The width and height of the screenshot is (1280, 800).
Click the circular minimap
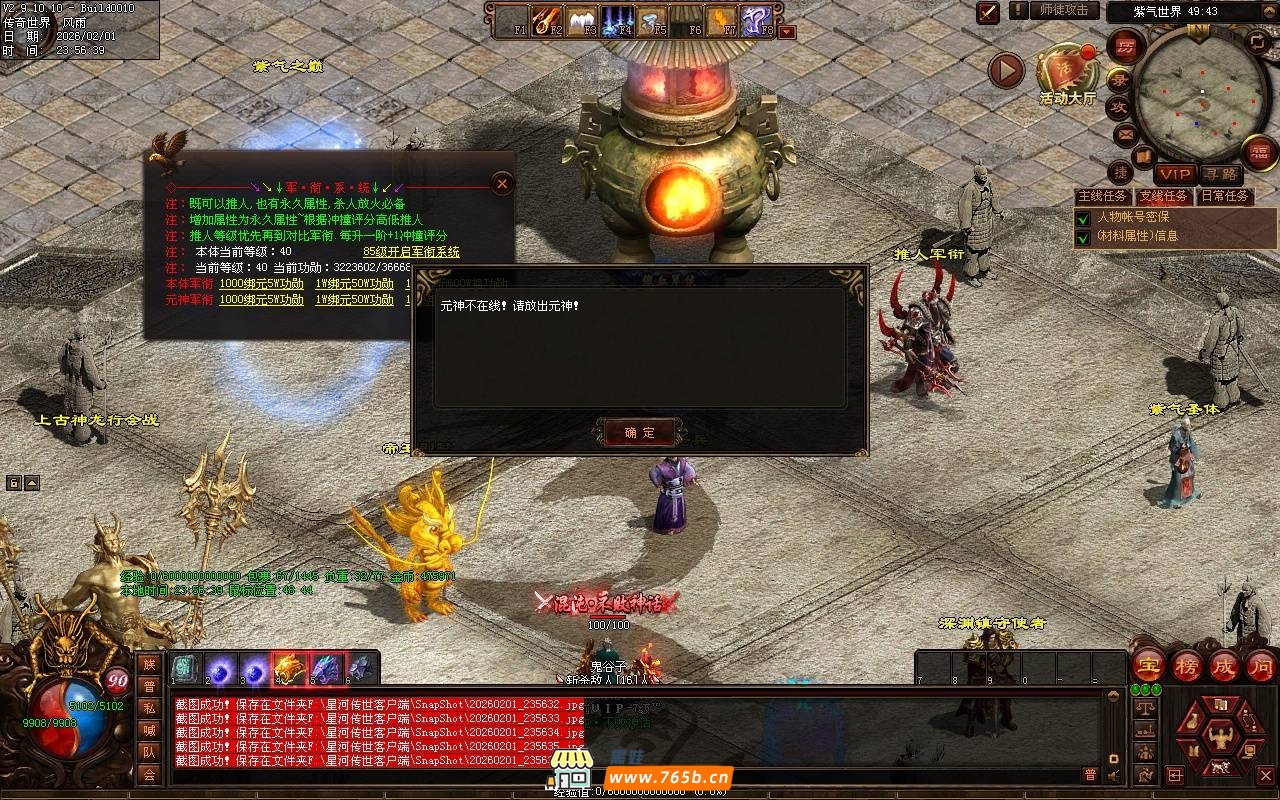click(x=1199, y=96)
